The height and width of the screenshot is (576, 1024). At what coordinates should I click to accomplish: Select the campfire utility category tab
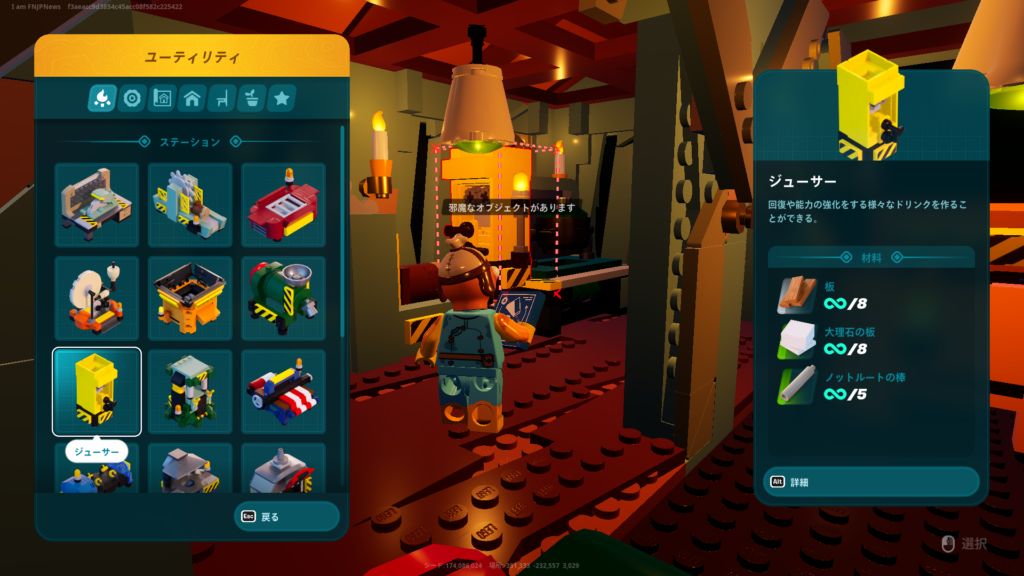click(x=102, y=98)
